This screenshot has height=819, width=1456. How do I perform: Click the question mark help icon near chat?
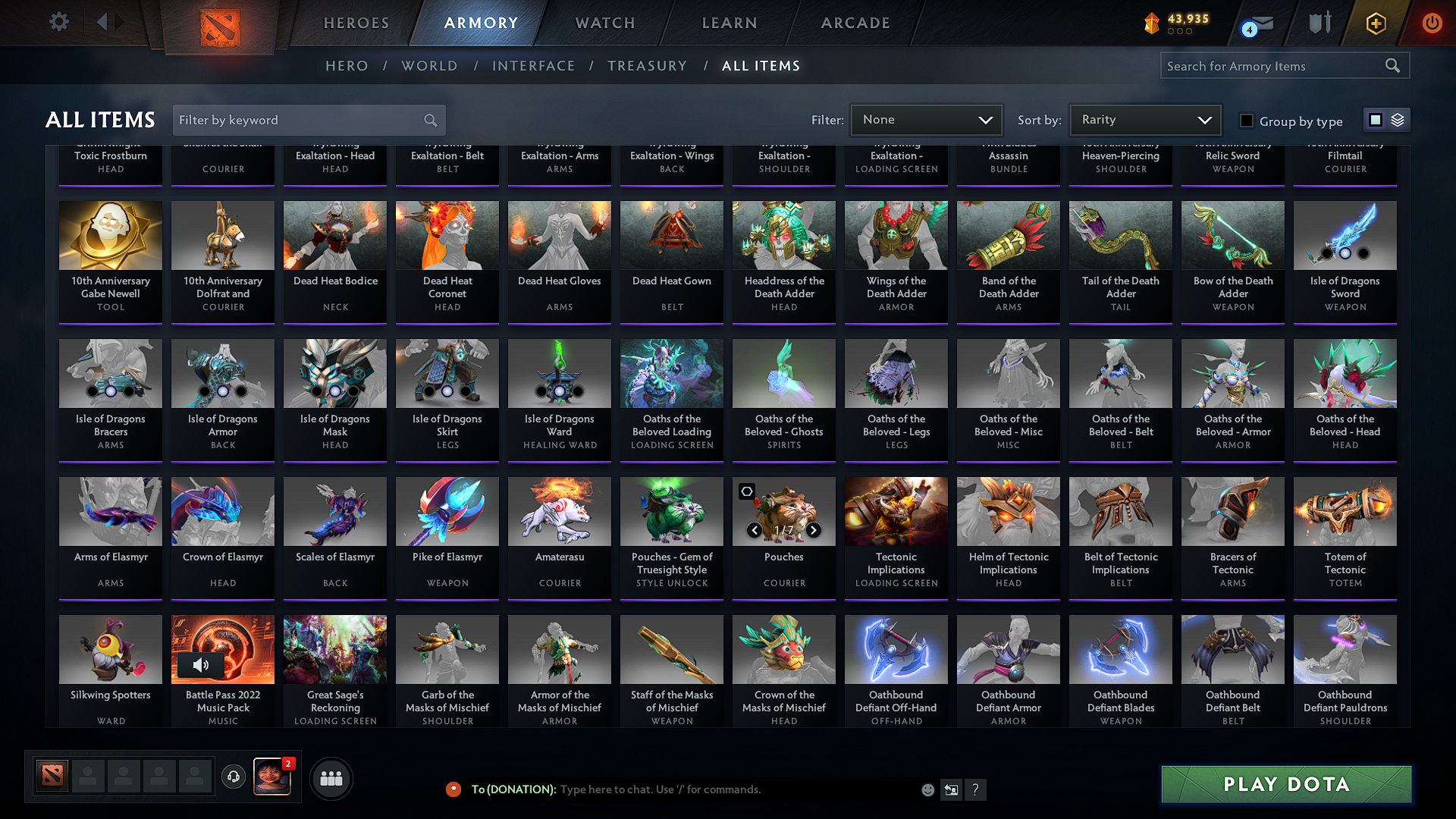pyautogui.click(x=976, y=789)
